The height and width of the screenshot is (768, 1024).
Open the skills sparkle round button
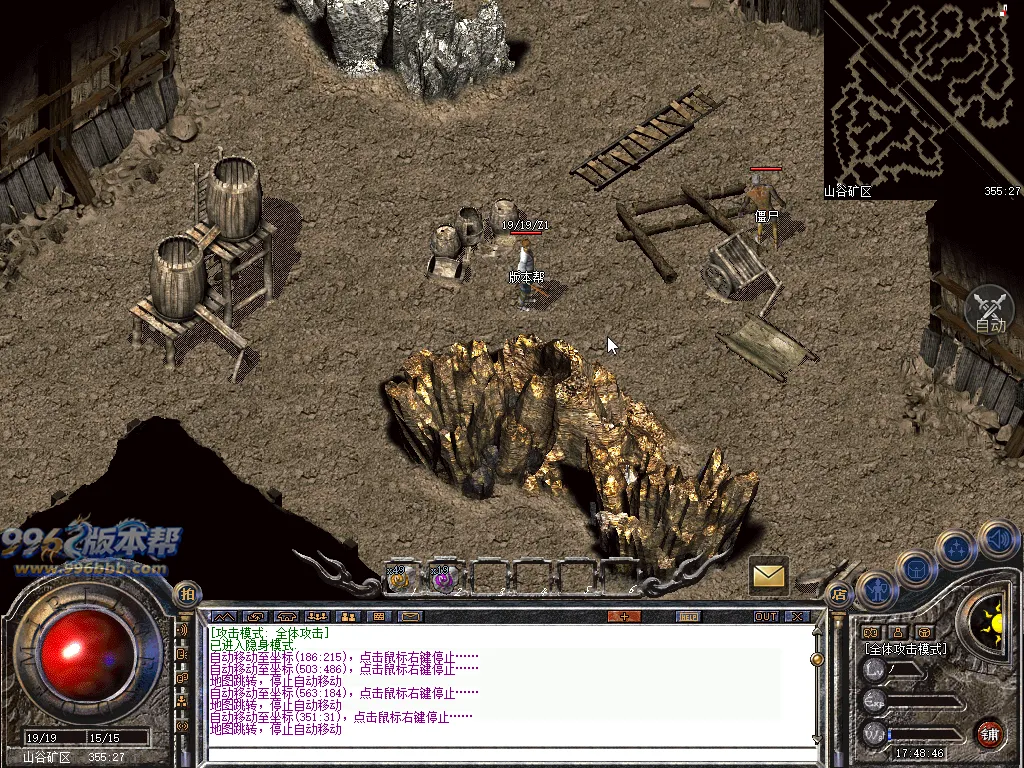click(x=956, y=549)
